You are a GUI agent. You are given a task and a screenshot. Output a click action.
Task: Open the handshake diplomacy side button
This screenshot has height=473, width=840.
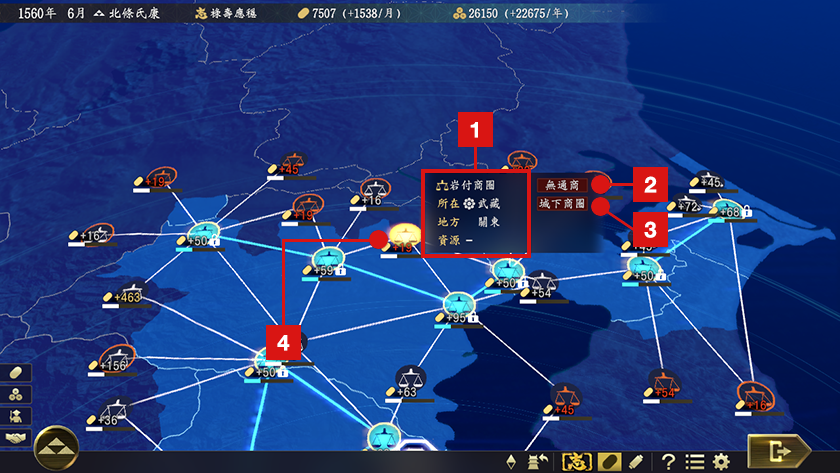point(16,438)
